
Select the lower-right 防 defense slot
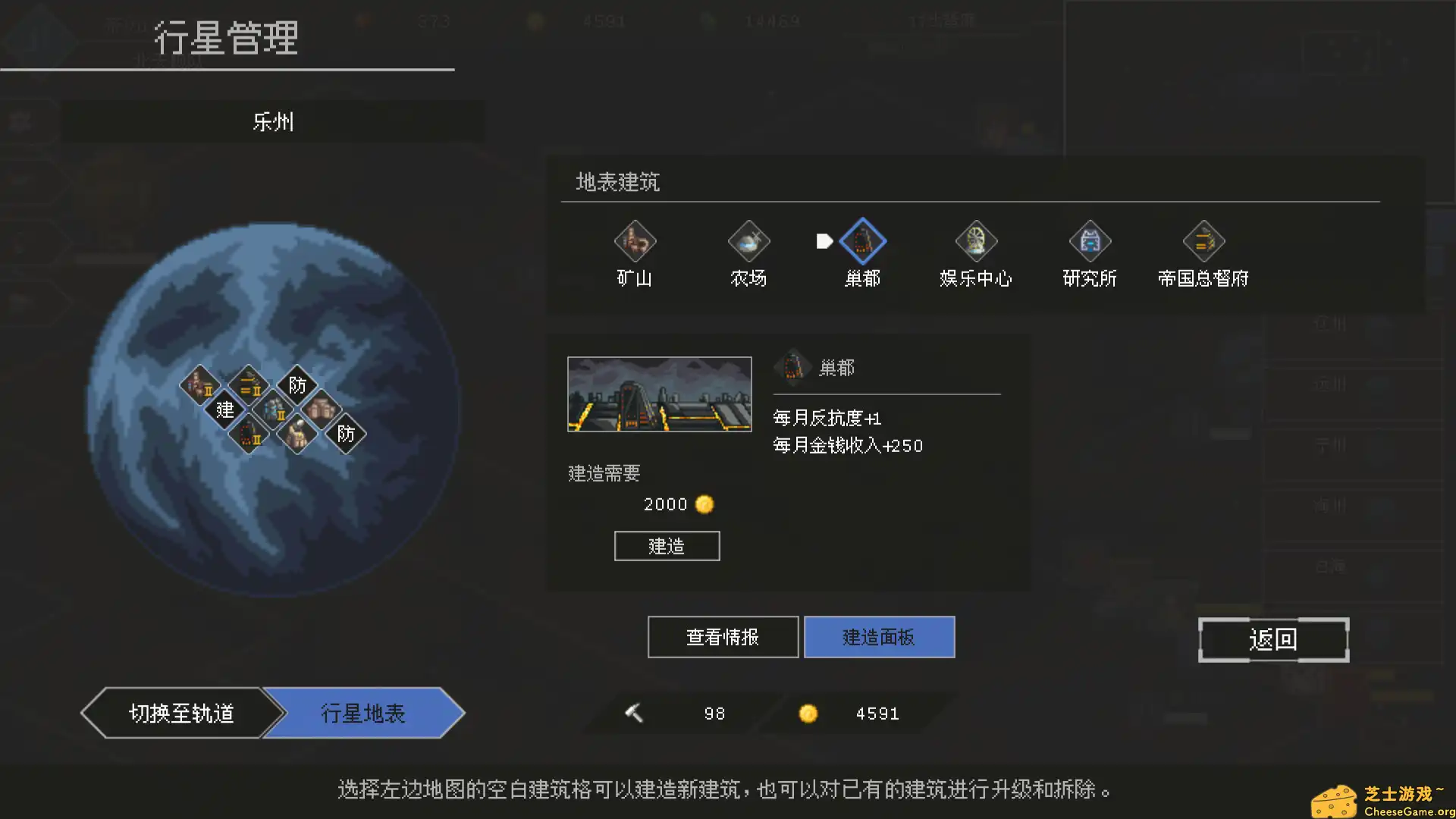pos(347,434)
